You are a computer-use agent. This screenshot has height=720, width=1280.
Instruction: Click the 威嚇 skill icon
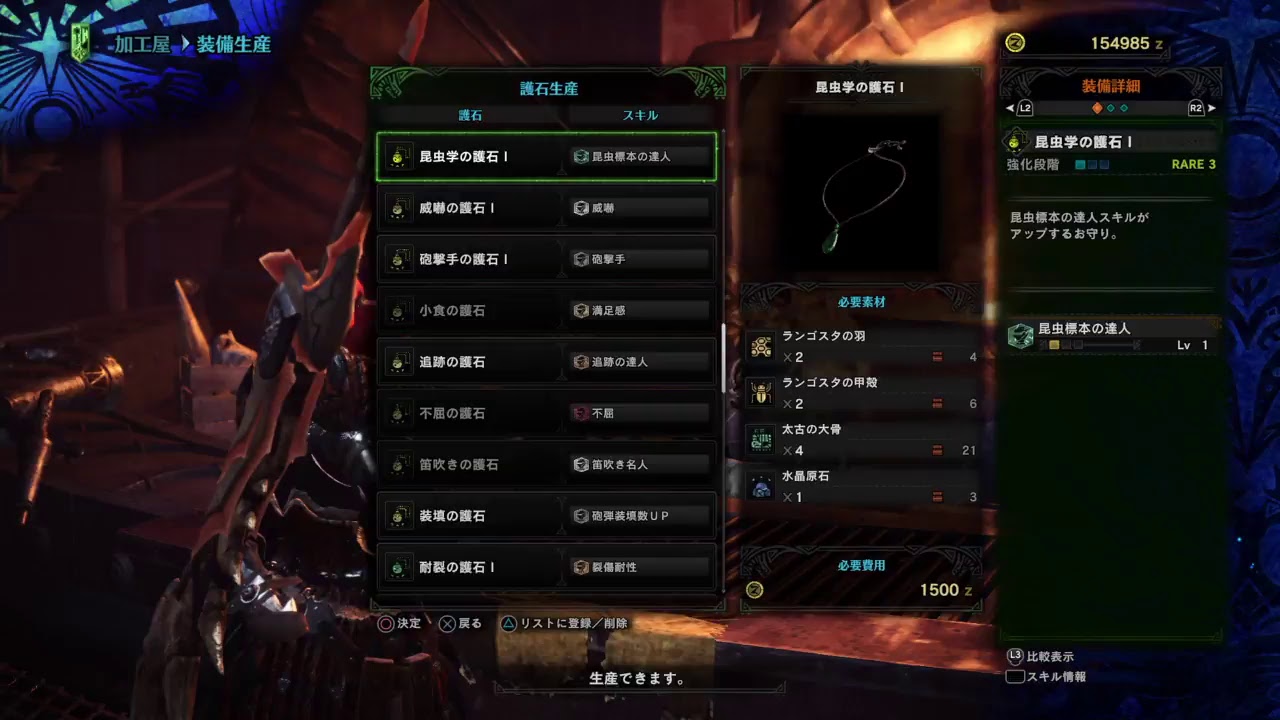point(580,207)
